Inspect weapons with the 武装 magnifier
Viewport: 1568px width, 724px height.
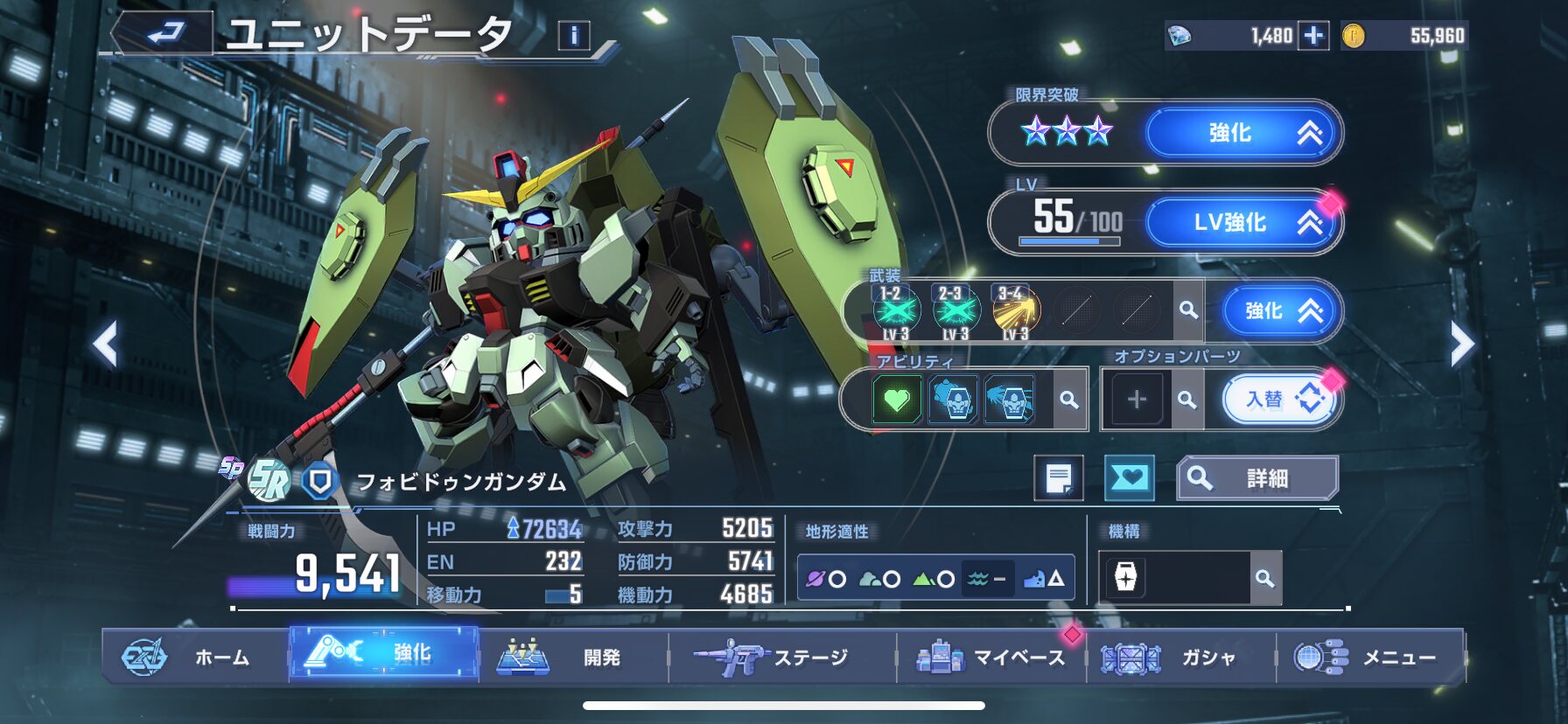pos(1188,310)
